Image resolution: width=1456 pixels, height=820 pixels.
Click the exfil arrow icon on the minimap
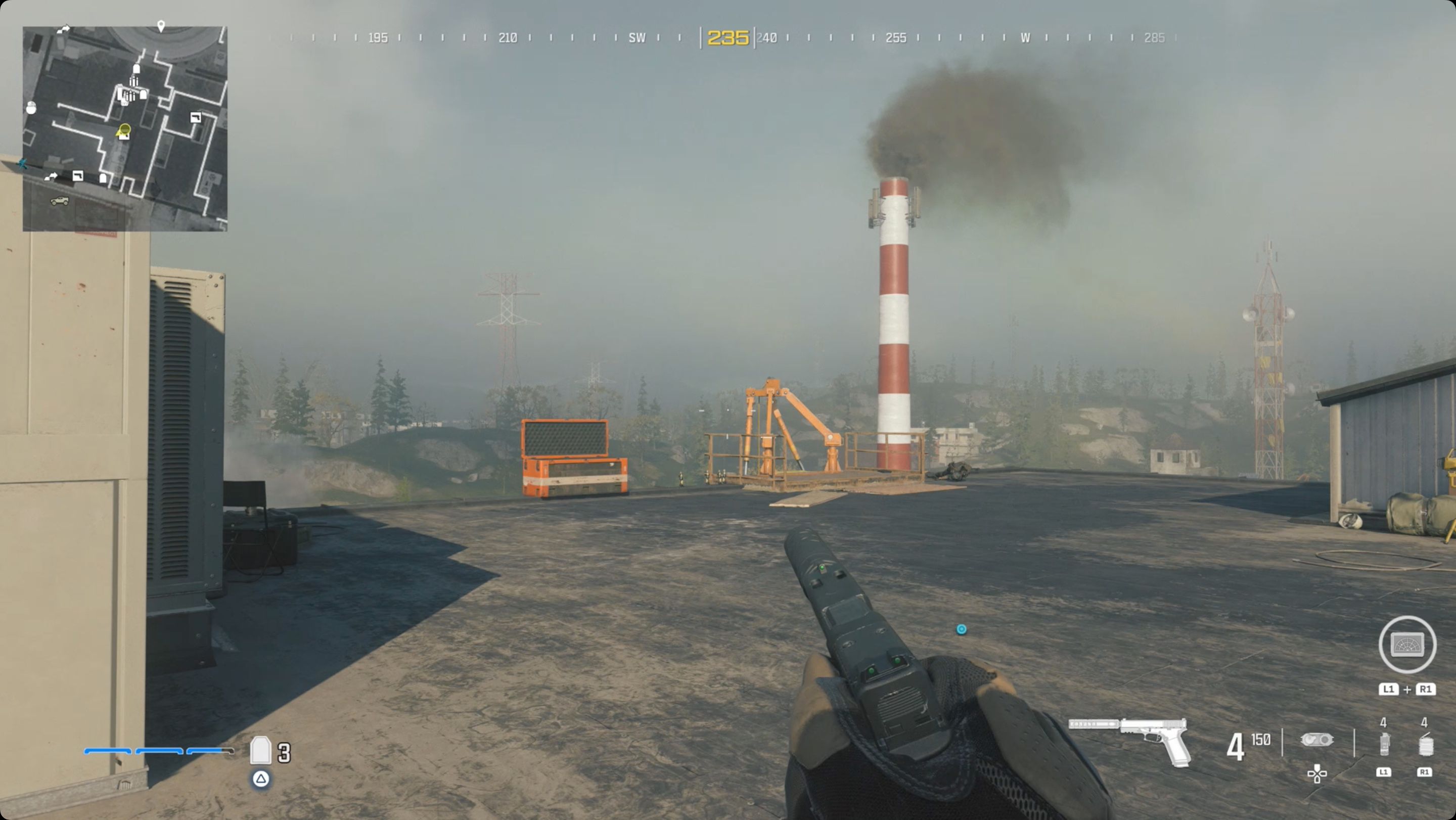pos(63,29)
